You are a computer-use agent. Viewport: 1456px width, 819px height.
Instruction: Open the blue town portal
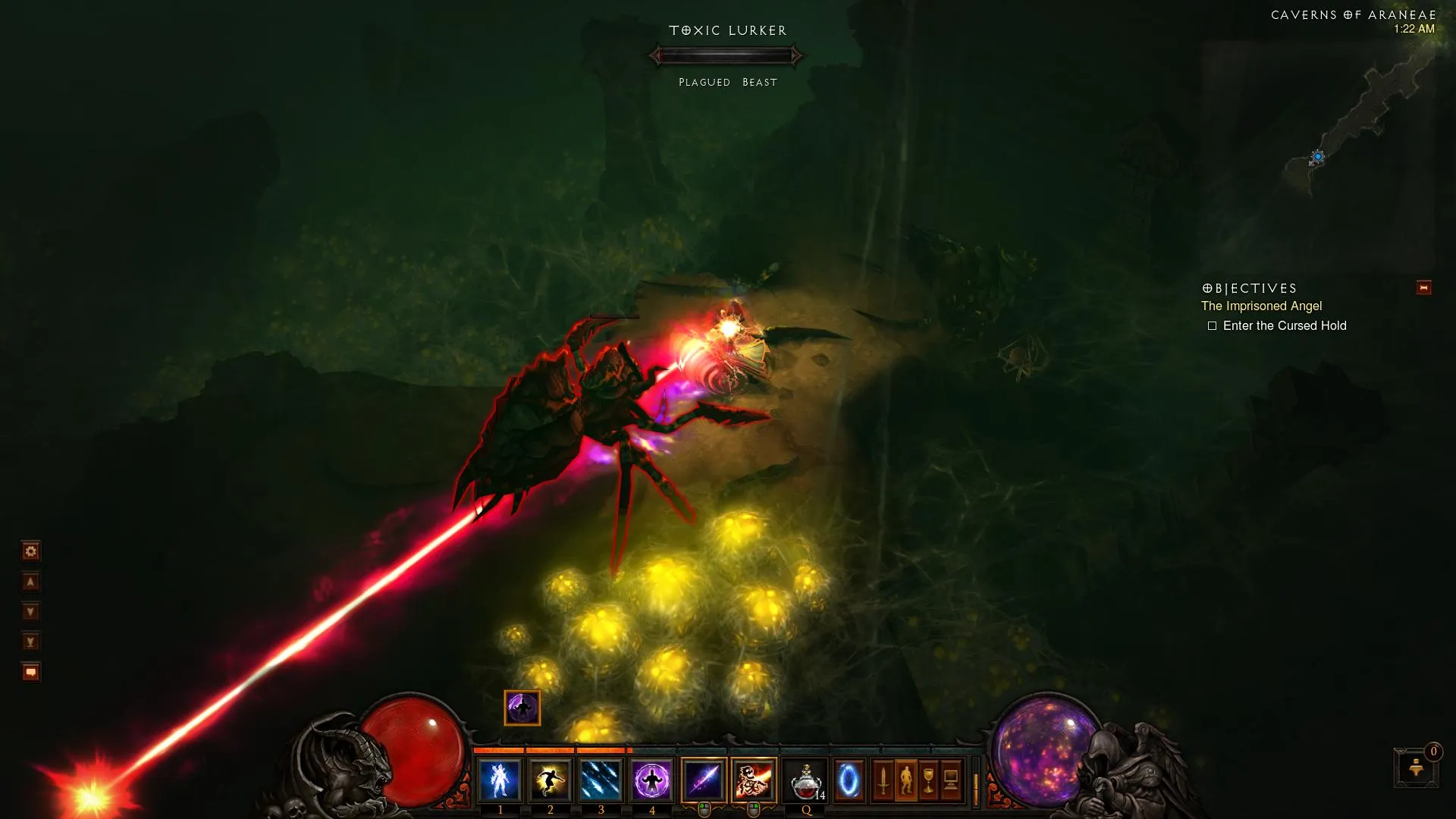(x=849, y=780)
